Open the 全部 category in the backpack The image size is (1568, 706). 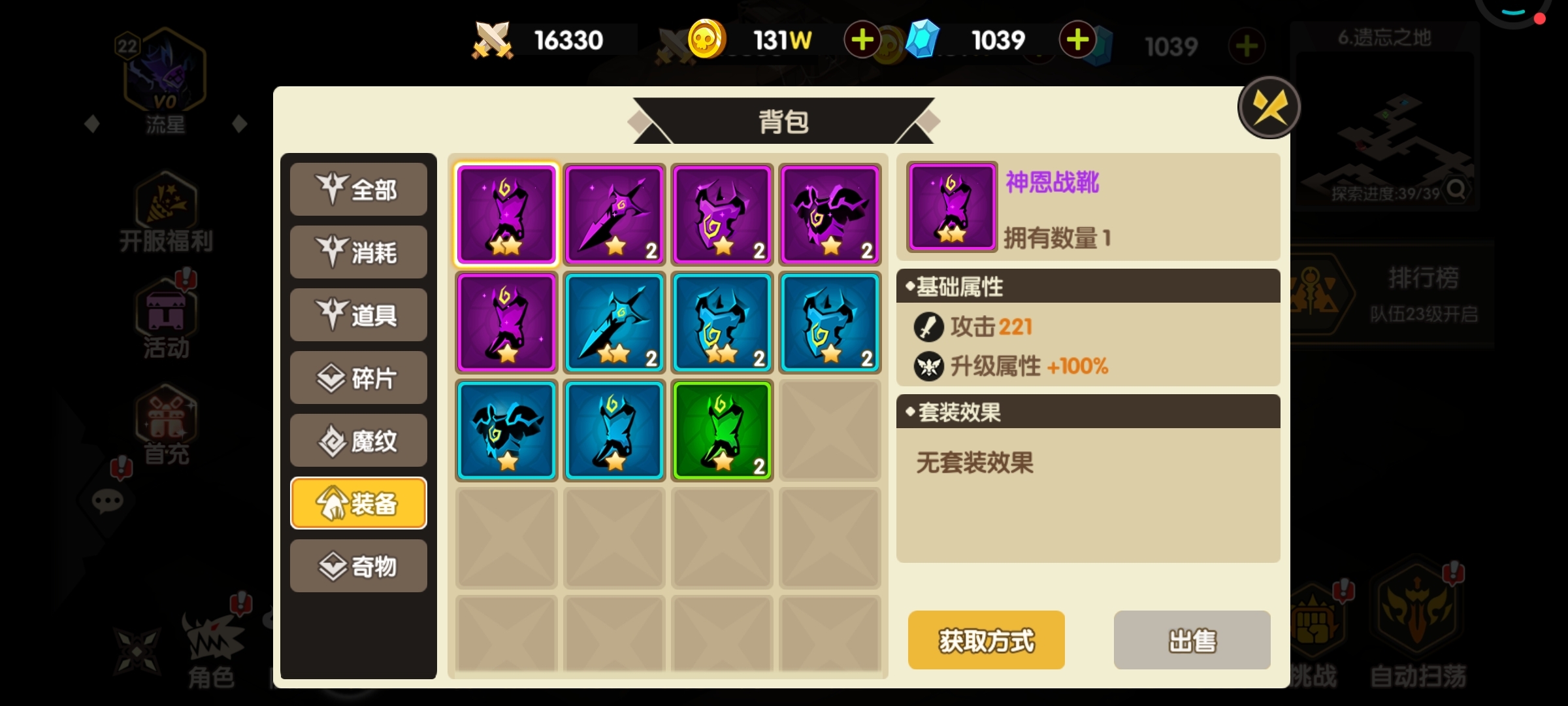click(358, 190)
